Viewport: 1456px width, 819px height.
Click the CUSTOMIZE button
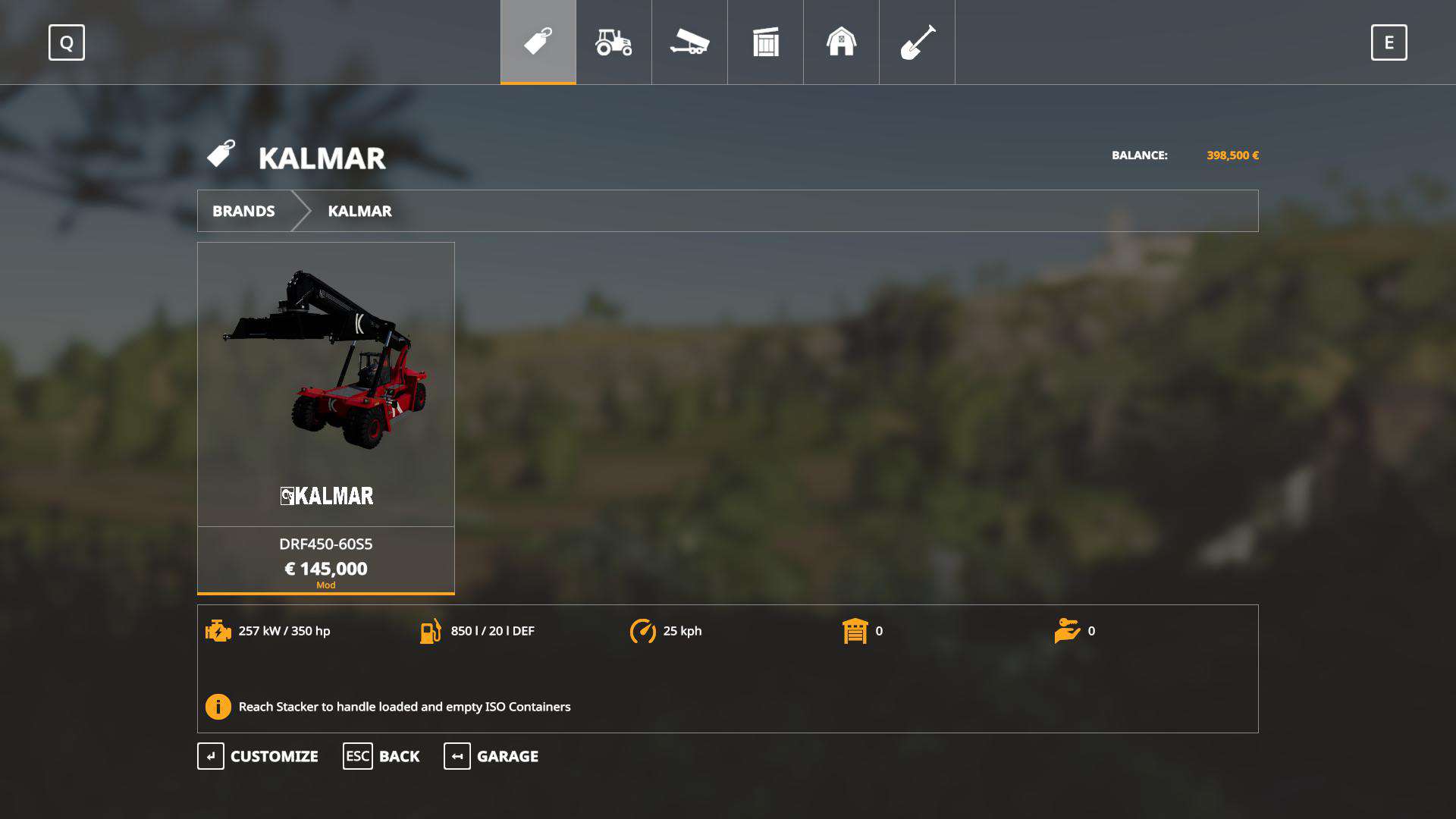258,756
